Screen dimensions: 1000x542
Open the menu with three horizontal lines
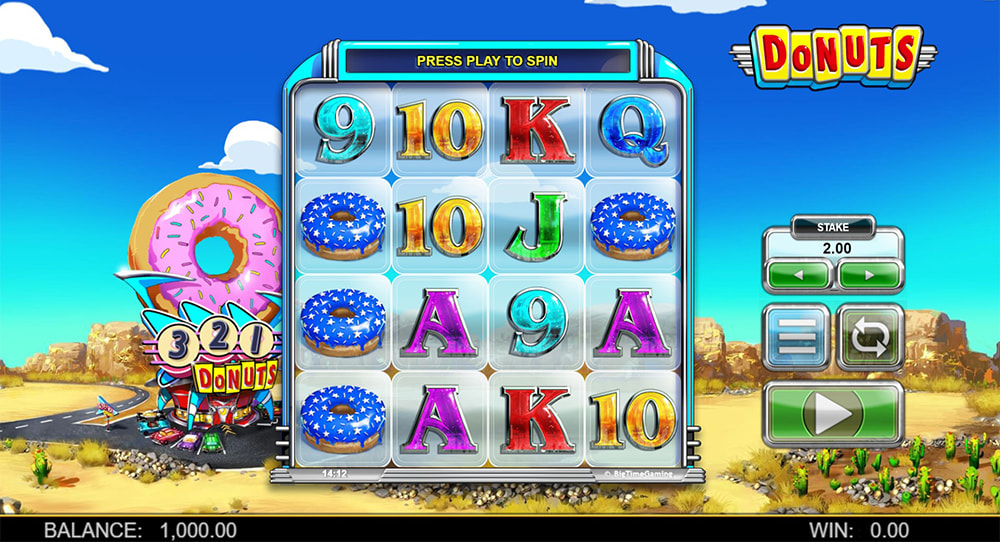pyautogui.click(x=796, y=338)
